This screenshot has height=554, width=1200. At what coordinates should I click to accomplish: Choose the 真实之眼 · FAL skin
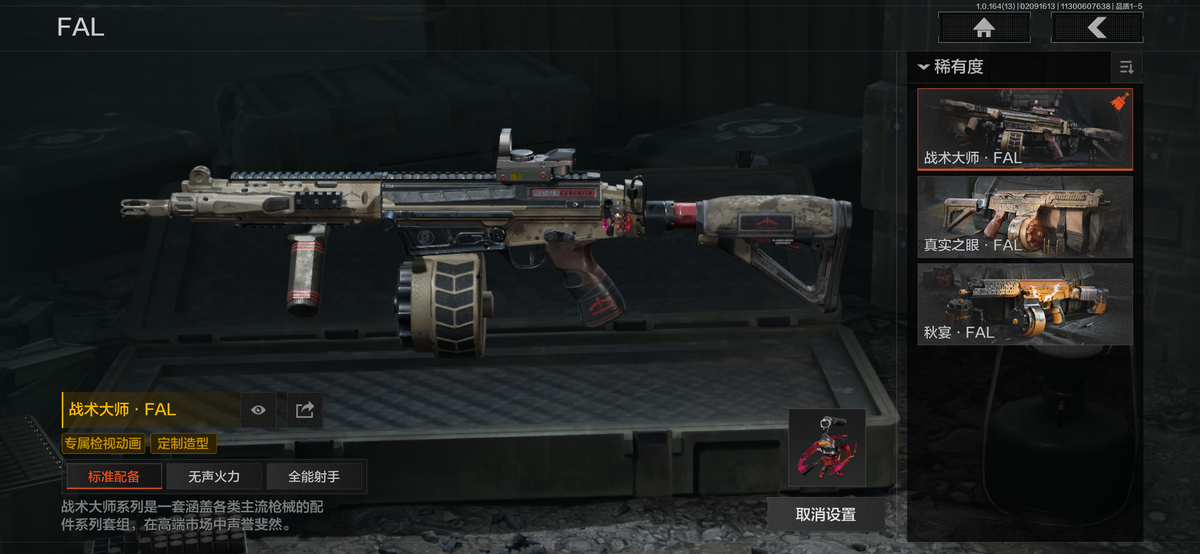(1025, 217)
